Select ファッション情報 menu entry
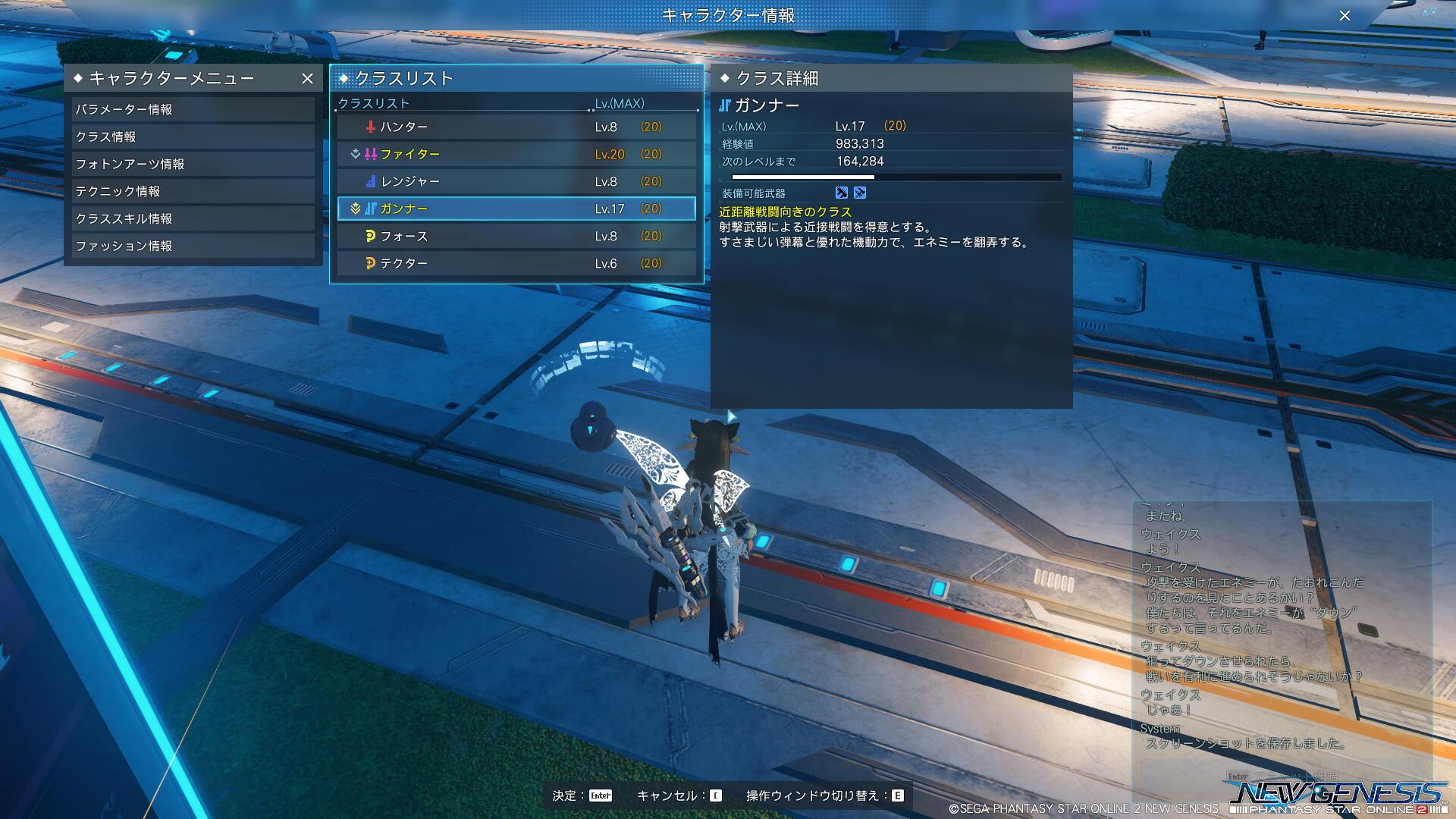Screen dimensions: 1456x819 pos(193,246)
